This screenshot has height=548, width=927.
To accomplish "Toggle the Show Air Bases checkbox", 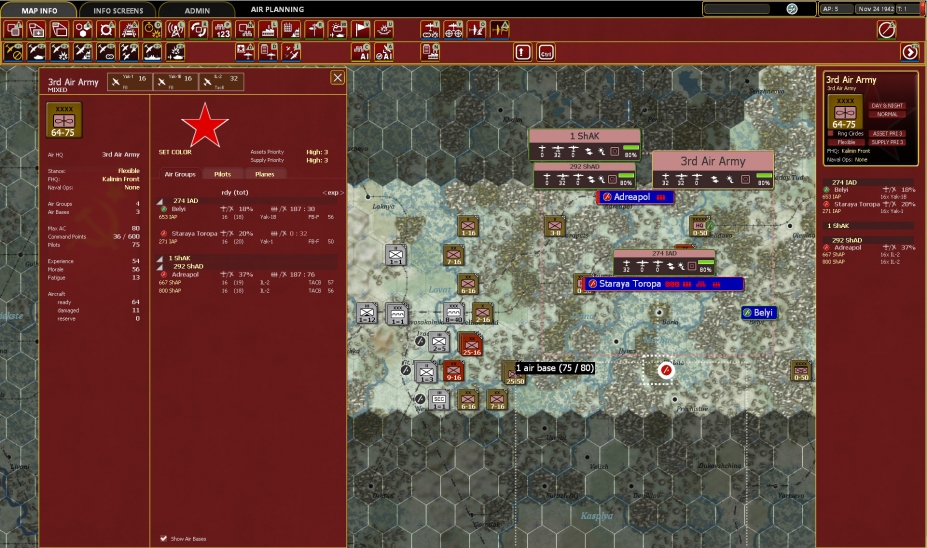I will [164, 538].
